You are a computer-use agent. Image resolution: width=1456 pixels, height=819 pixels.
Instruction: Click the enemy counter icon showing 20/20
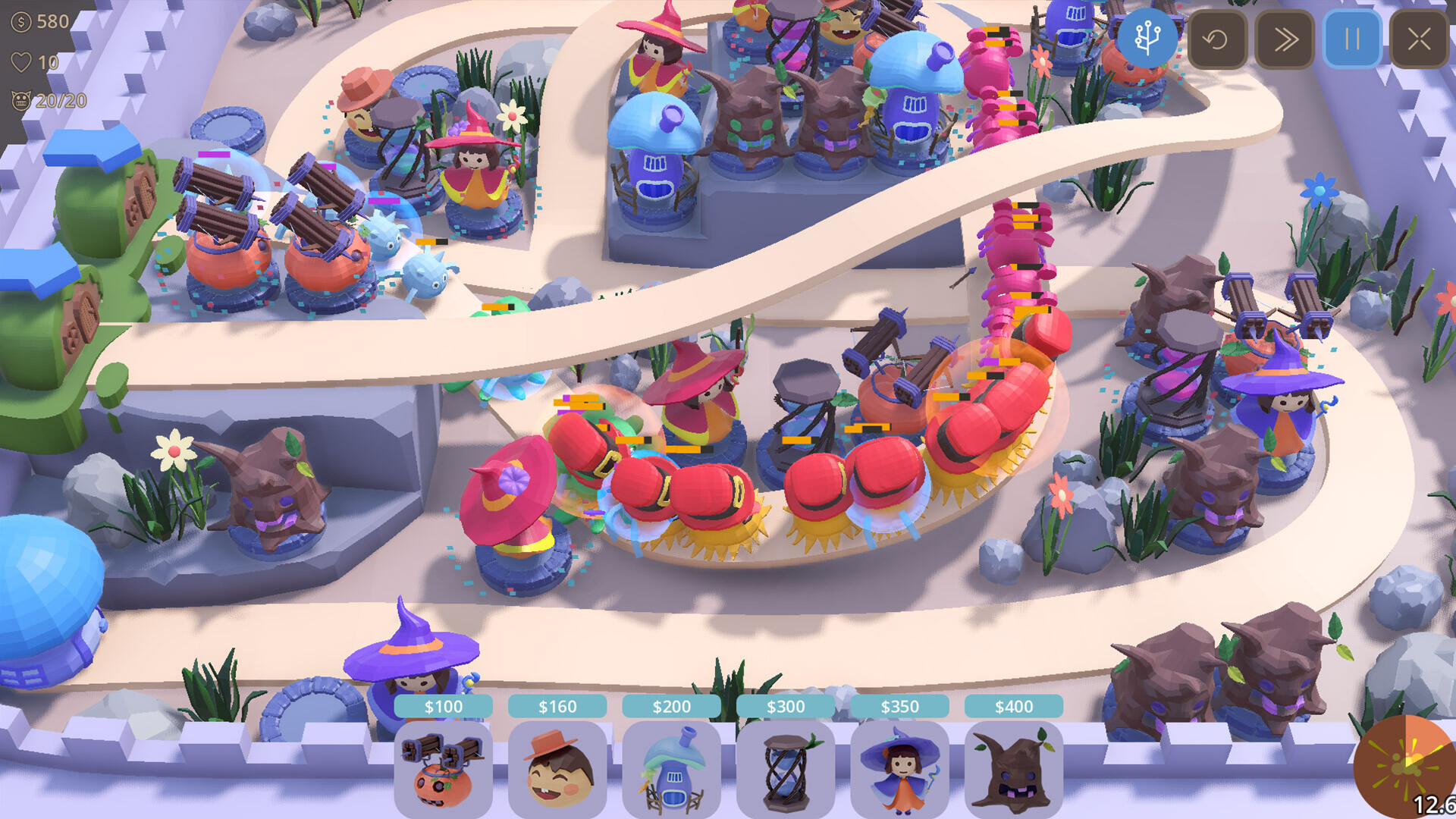pos(20,99)
